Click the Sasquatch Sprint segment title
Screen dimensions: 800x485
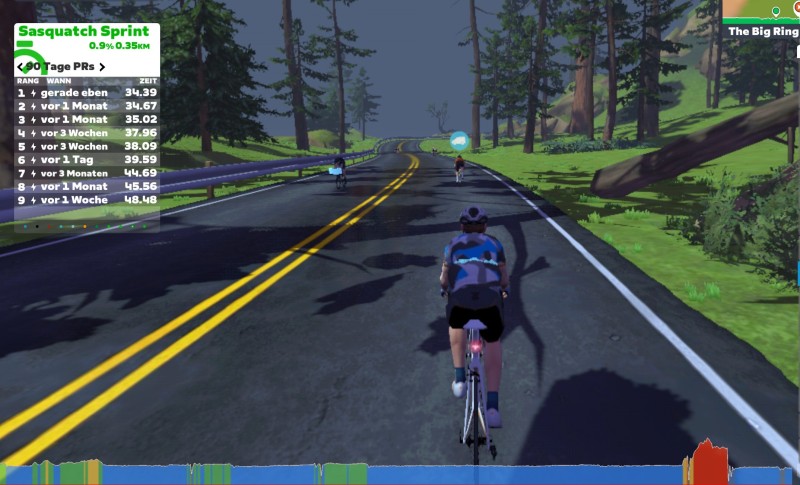tap(83, 31)
